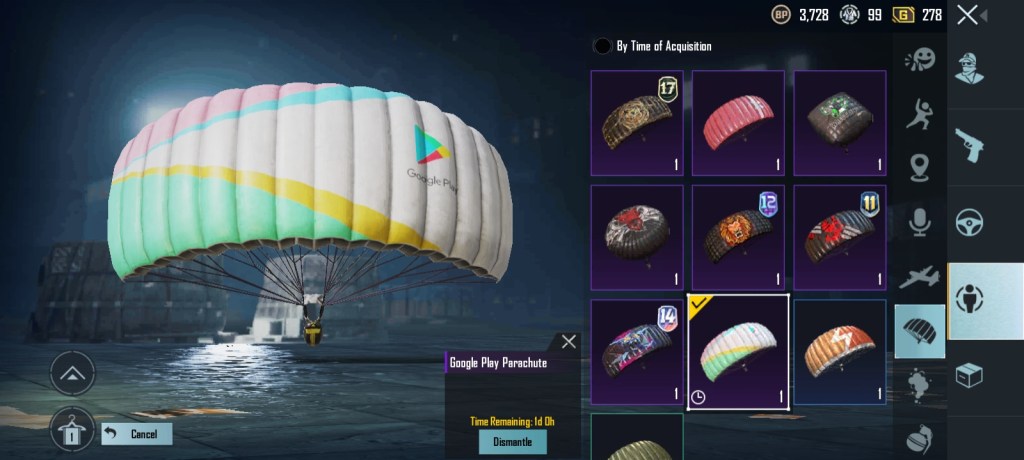Viewport: 1024px width, 460px height.
Task: Select the pink striped parachute
Action: 739,122
